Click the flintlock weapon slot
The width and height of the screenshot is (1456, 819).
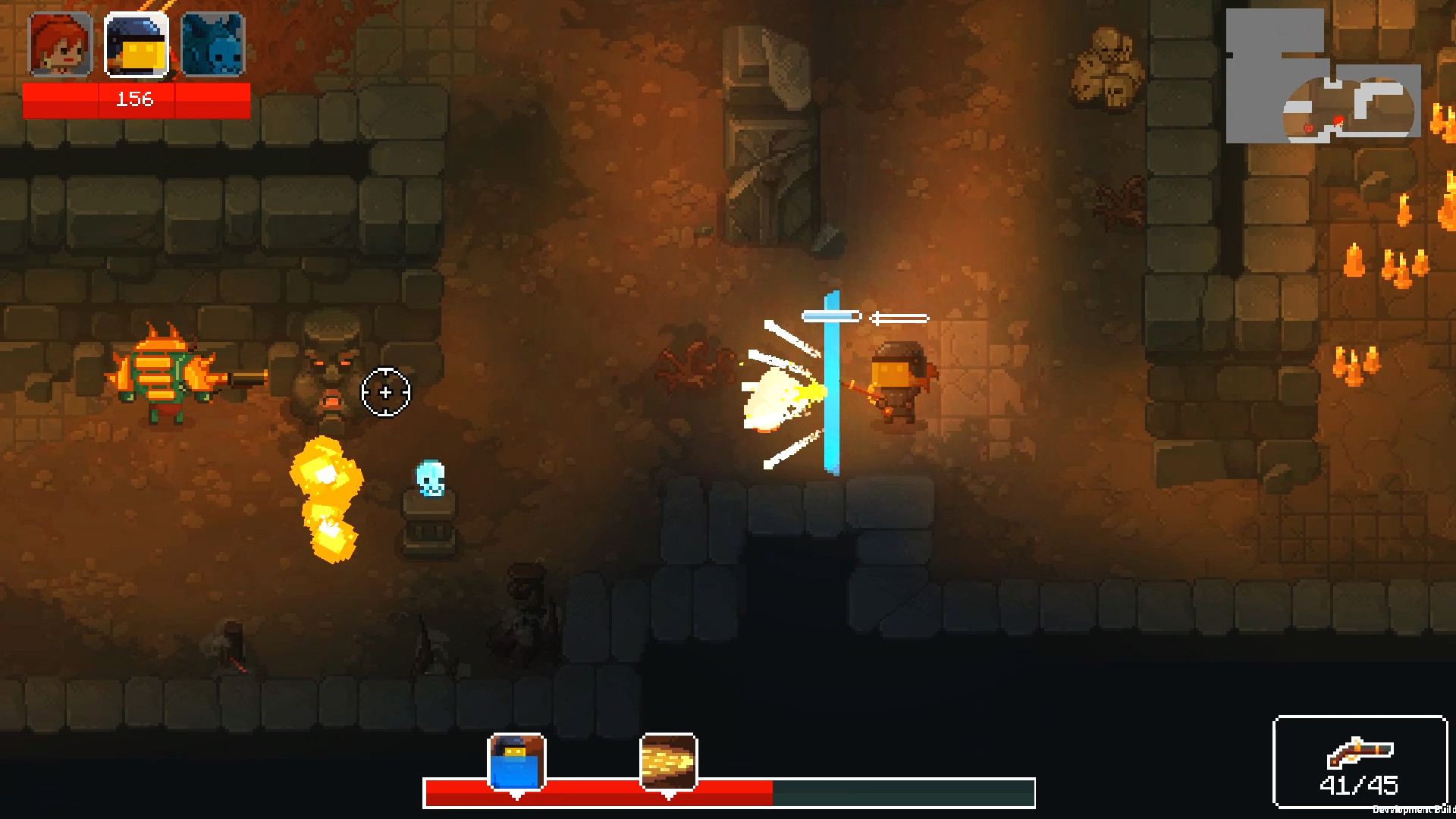(1360, 761)
